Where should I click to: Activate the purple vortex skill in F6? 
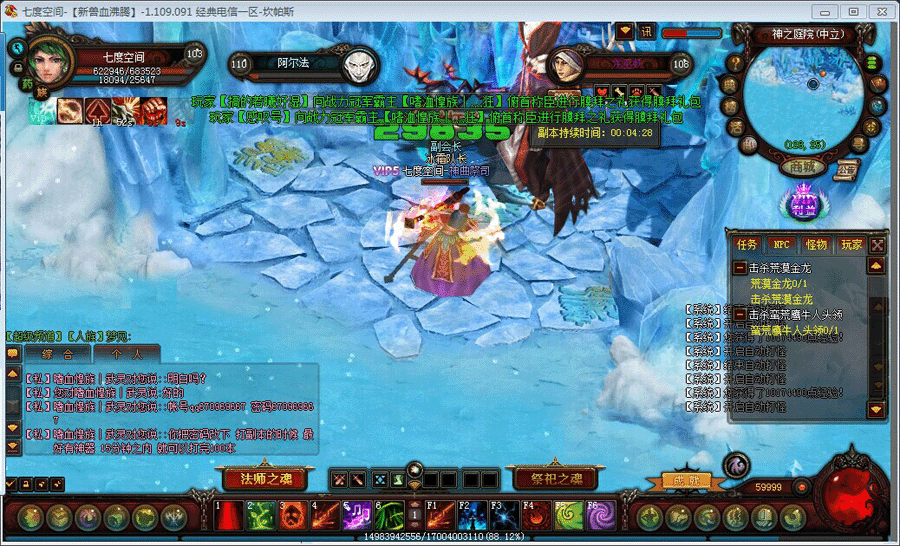601,516
